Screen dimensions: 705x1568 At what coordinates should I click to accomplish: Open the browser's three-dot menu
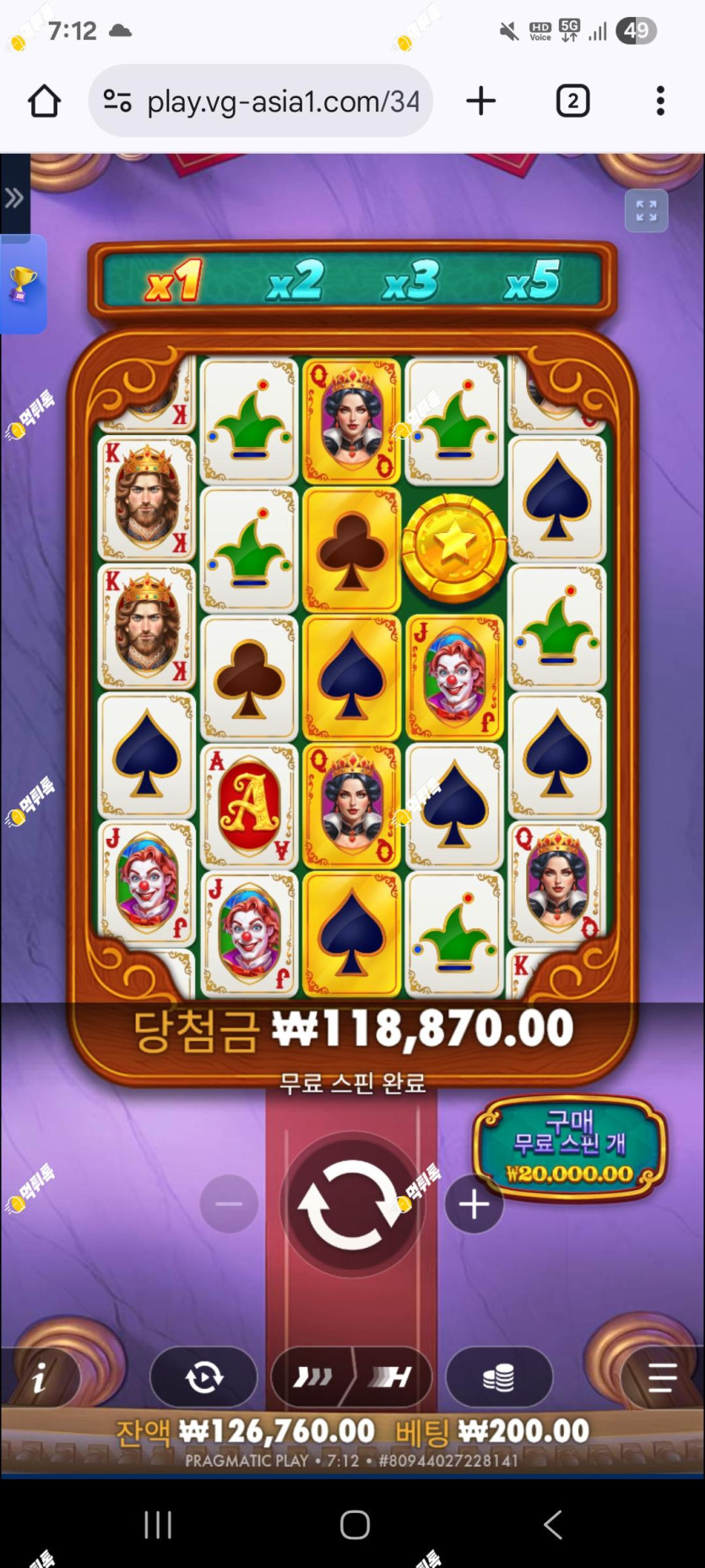[660, 101]
